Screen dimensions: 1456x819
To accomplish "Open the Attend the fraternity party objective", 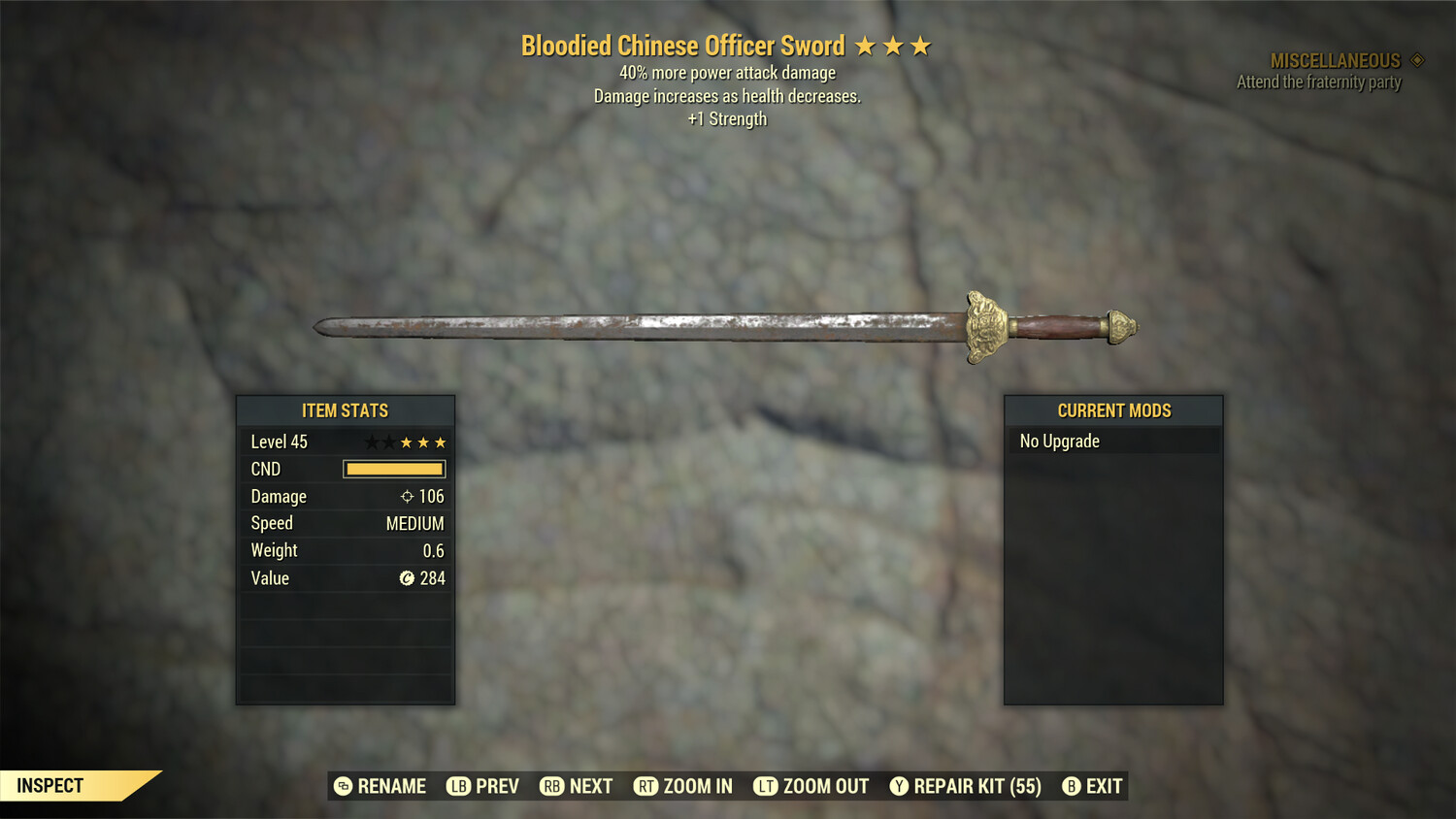I will (1318, 82).
